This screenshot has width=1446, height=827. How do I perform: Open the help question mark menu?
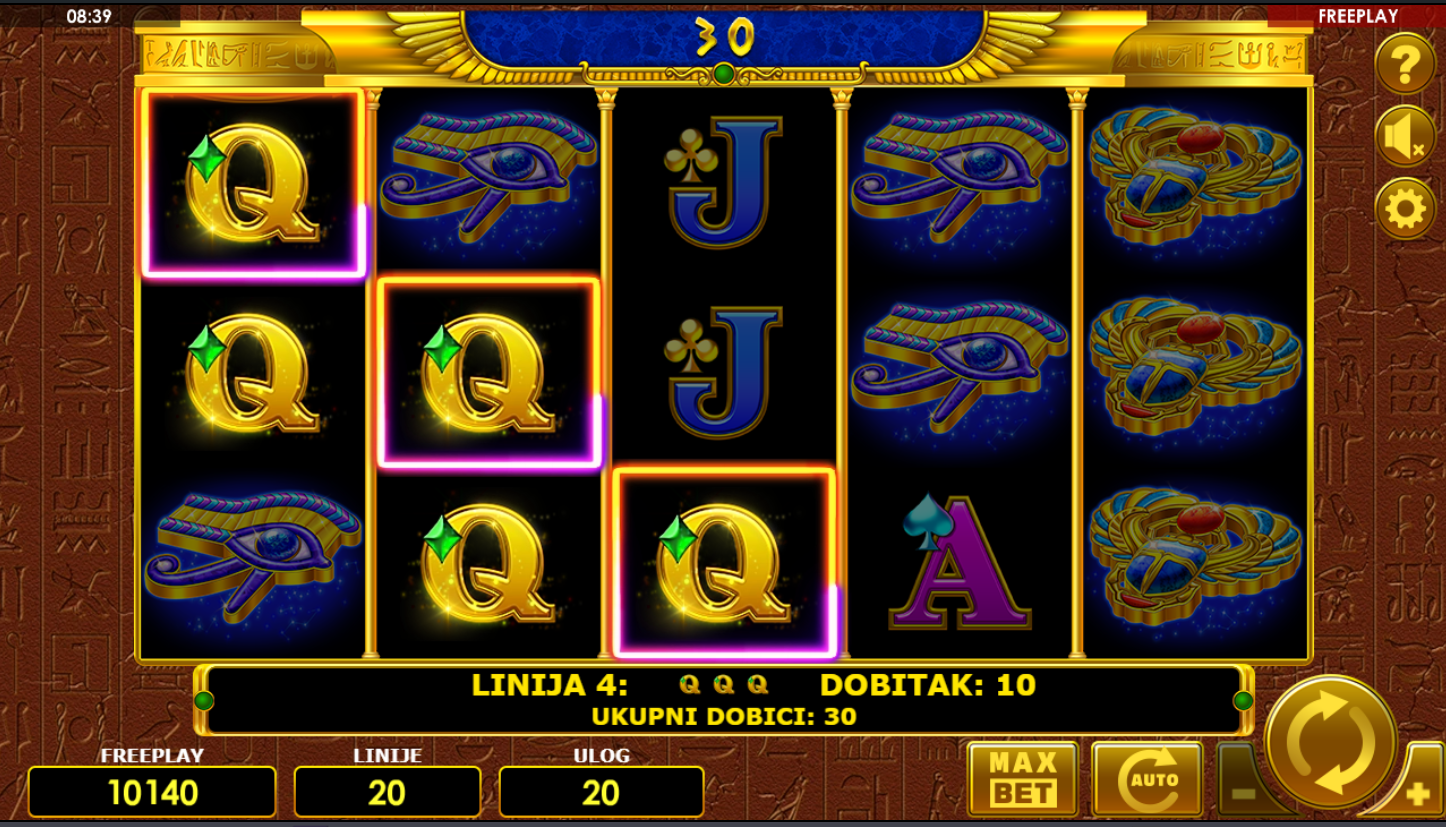coord(1405,65)
